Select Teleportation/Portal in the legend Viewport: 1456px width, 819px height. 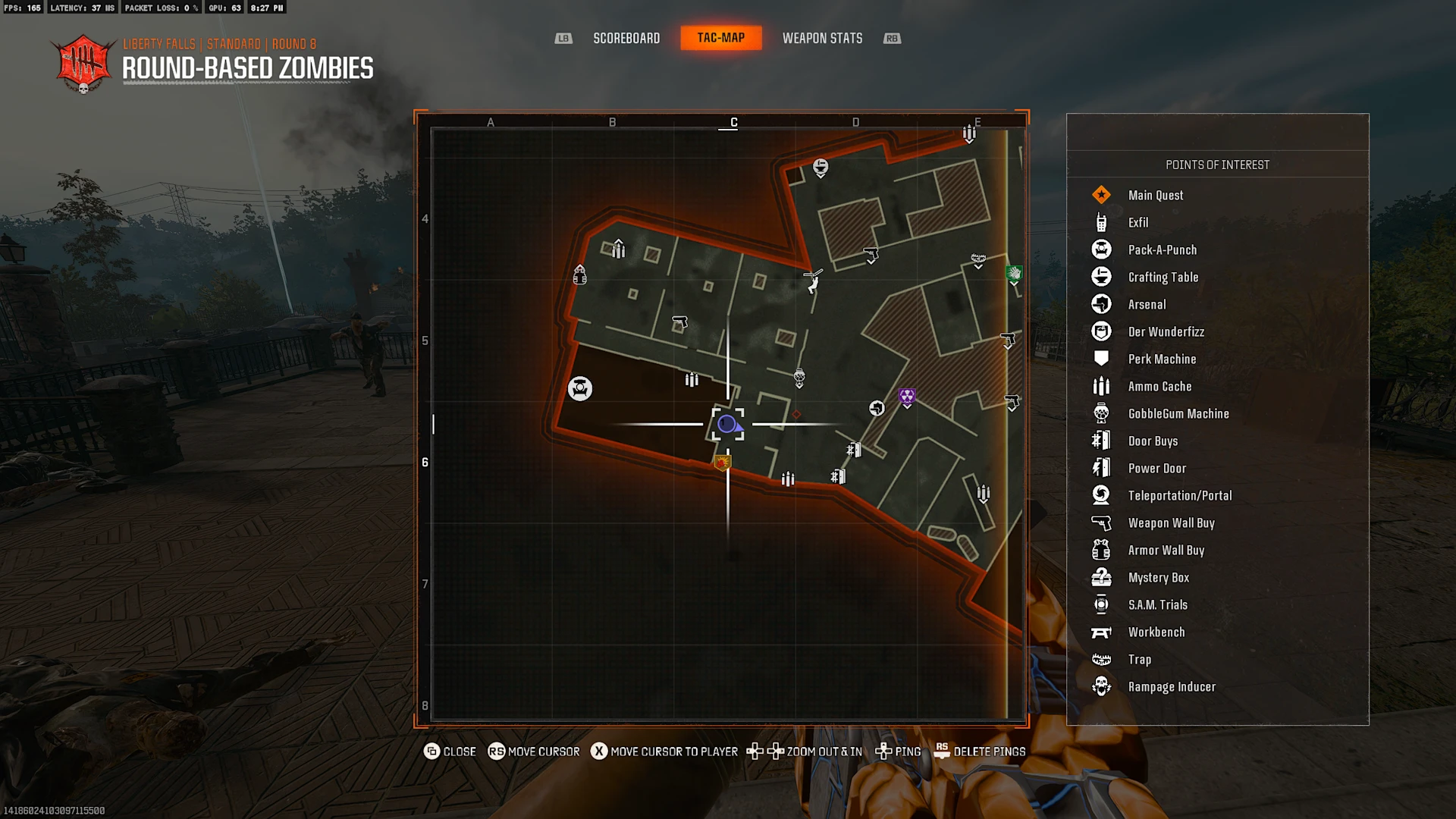[1180, 495]
